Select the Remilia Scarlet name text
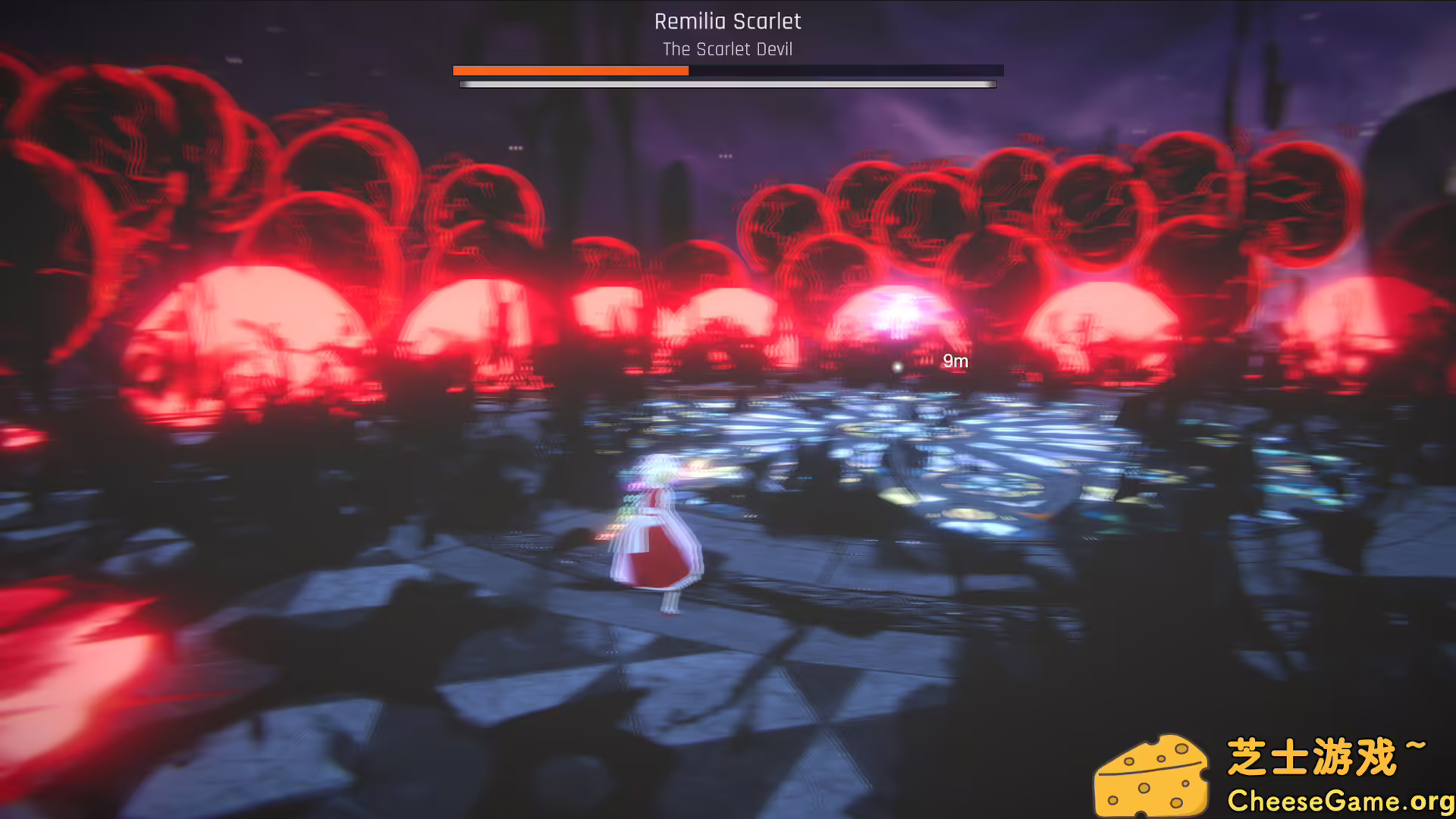1456x819 pixels. [x=727, y=21]
